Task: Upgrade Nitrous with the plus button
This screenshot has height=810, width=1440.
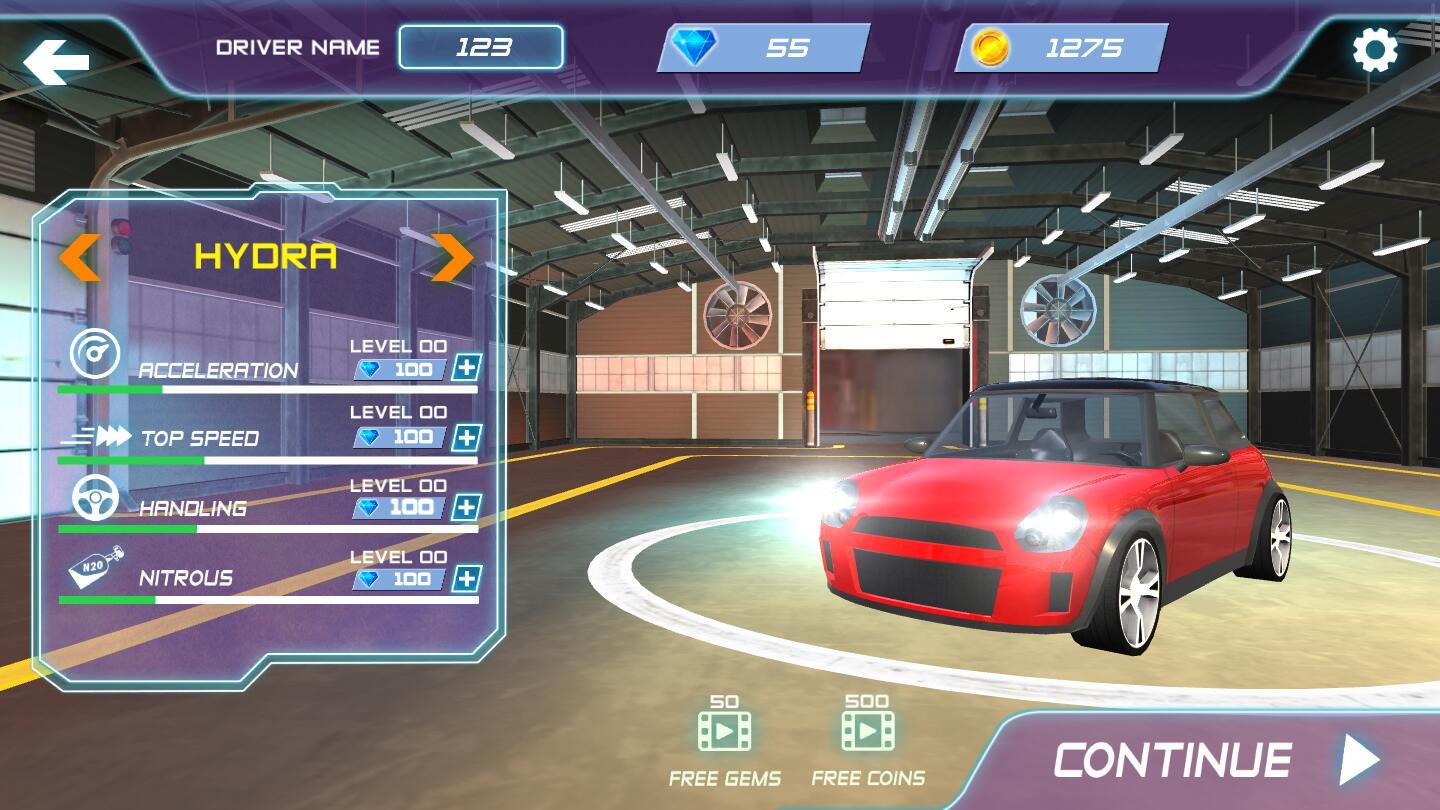Action: [x=466, y=577]
